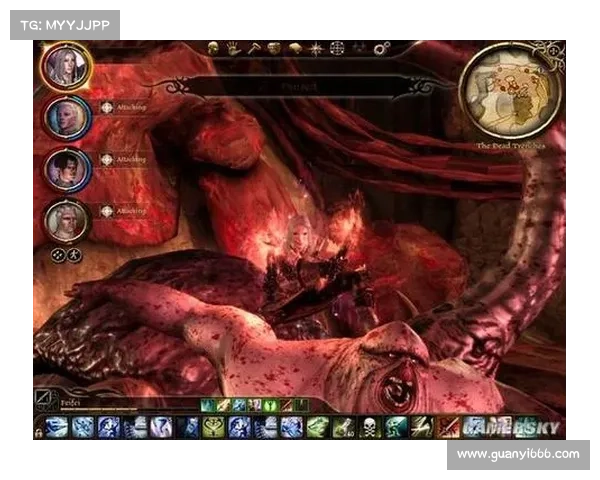
Task: Toggle the quickbar padlock icon
Action: click(x=38, y=431)
